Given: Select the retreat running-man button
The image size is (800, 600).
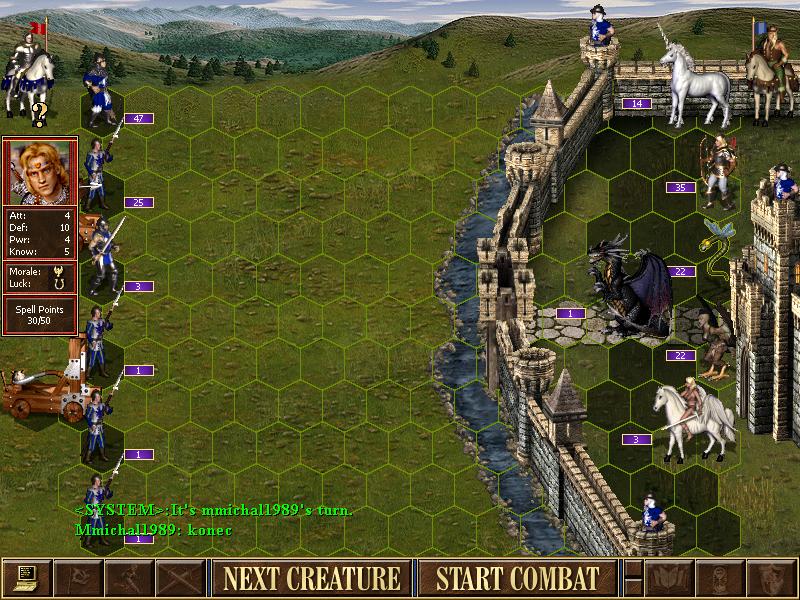Looking at the screenshot, I should coord(129,578).
